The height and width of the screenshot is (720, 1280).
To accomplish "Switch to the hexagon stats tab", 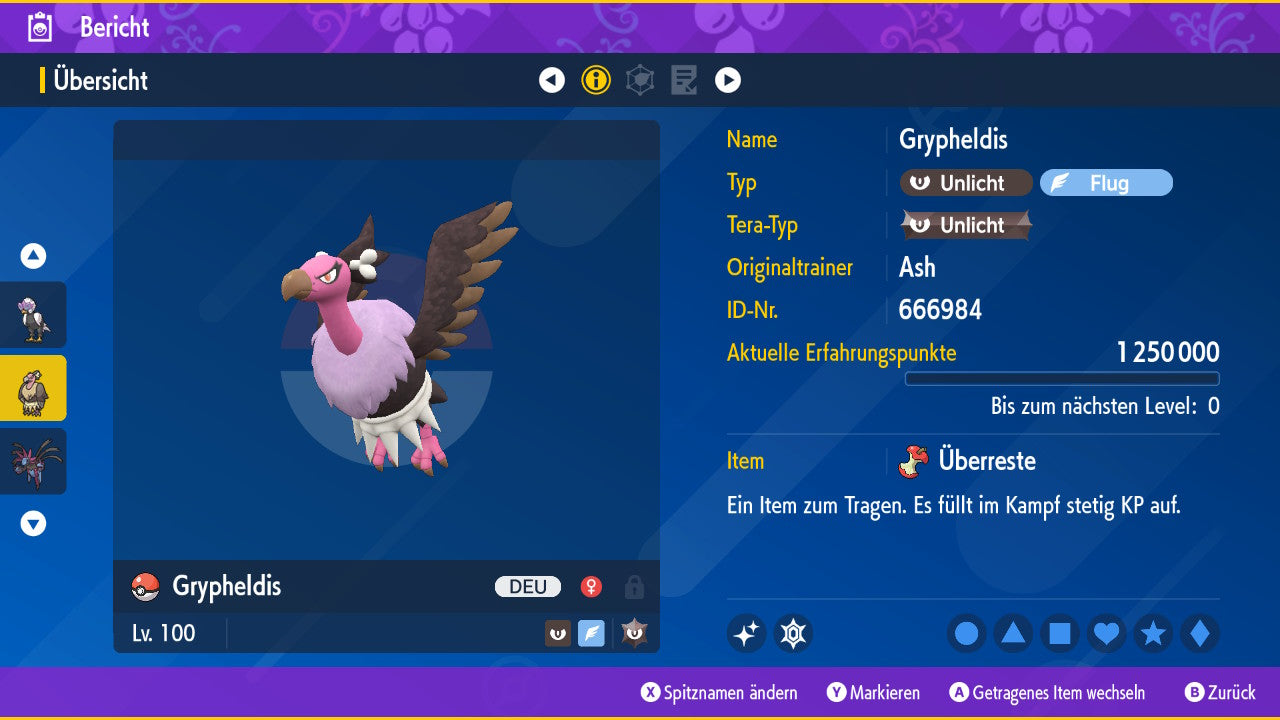I will tap(640, 80).
